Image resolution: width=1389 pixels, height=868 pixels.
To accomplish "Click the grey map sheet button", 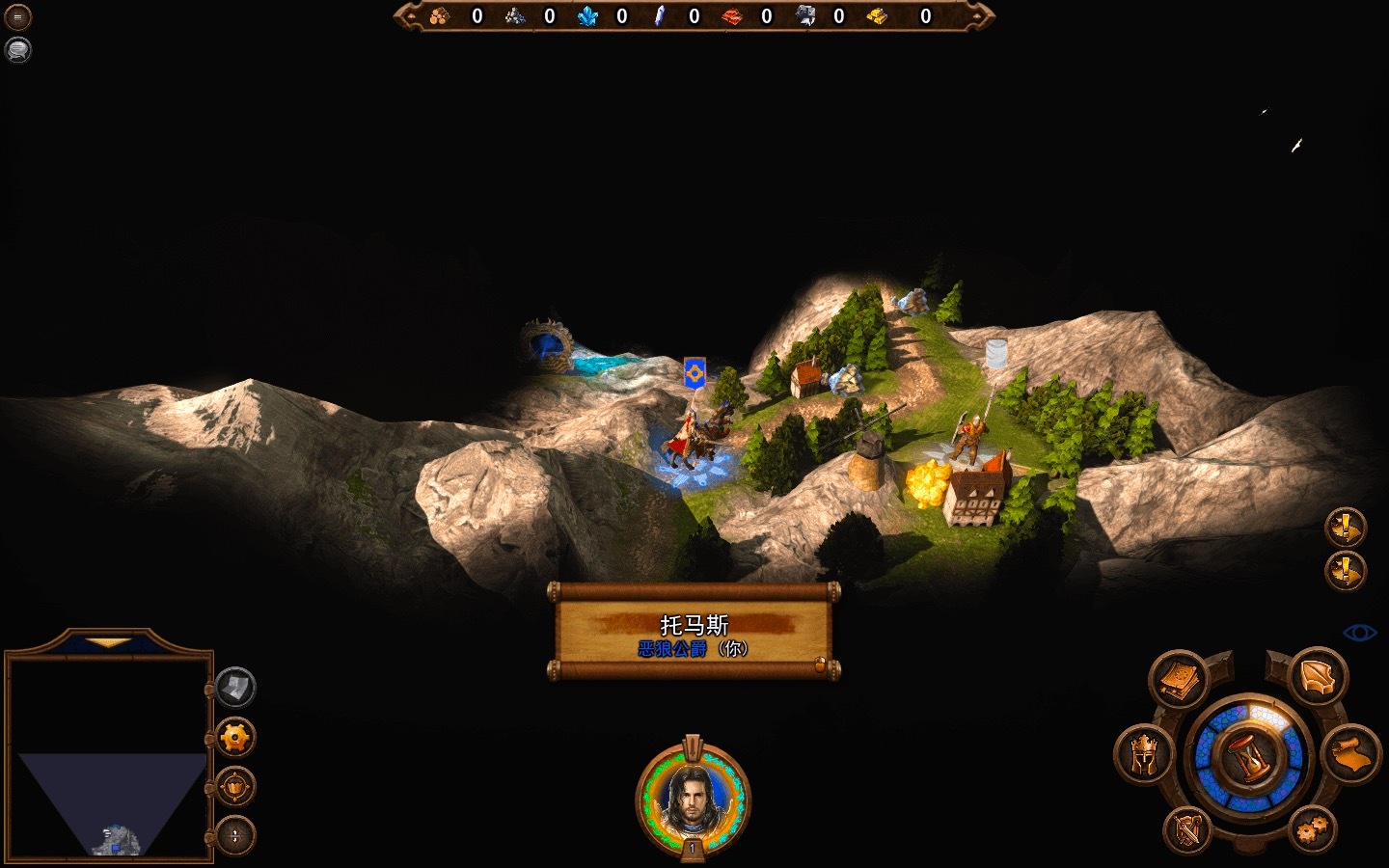I will click(x=235, y=688).
